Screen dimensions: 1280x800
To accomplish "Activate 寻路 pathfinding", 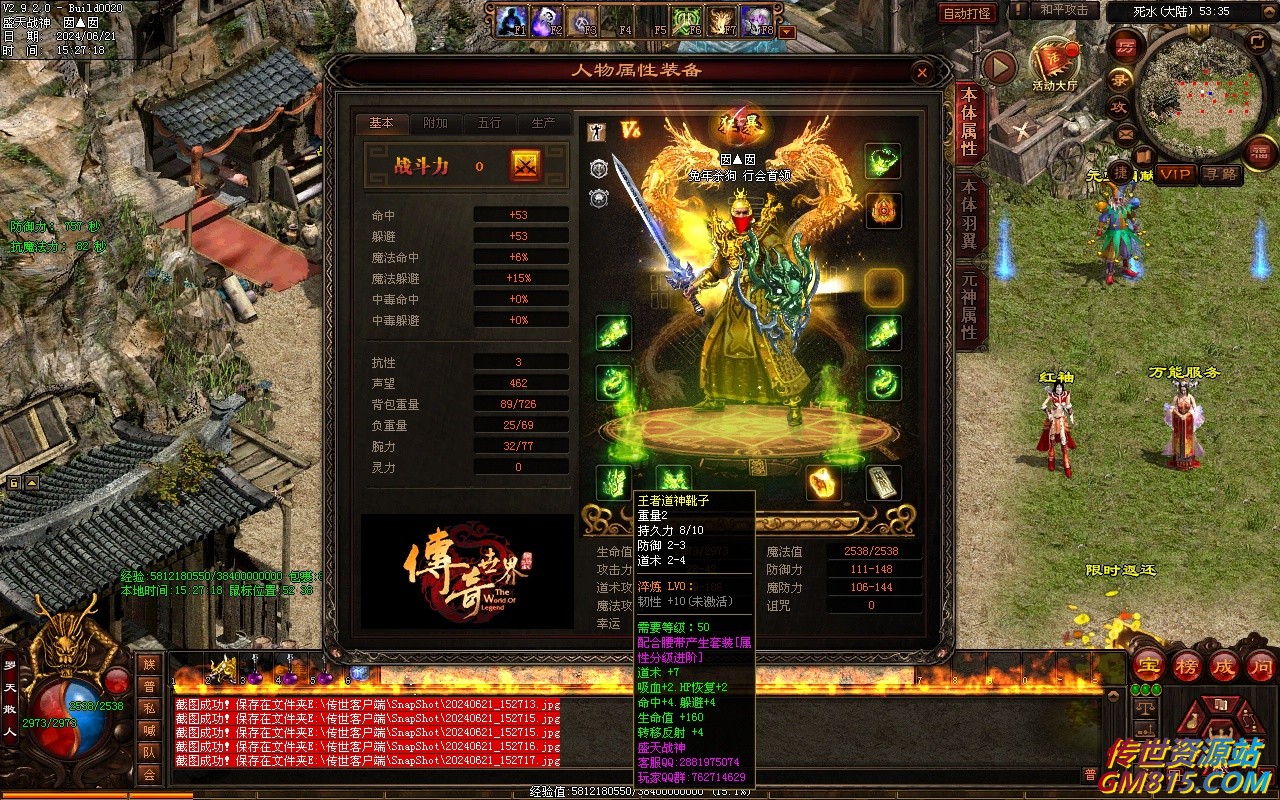I will [1222, 174].
